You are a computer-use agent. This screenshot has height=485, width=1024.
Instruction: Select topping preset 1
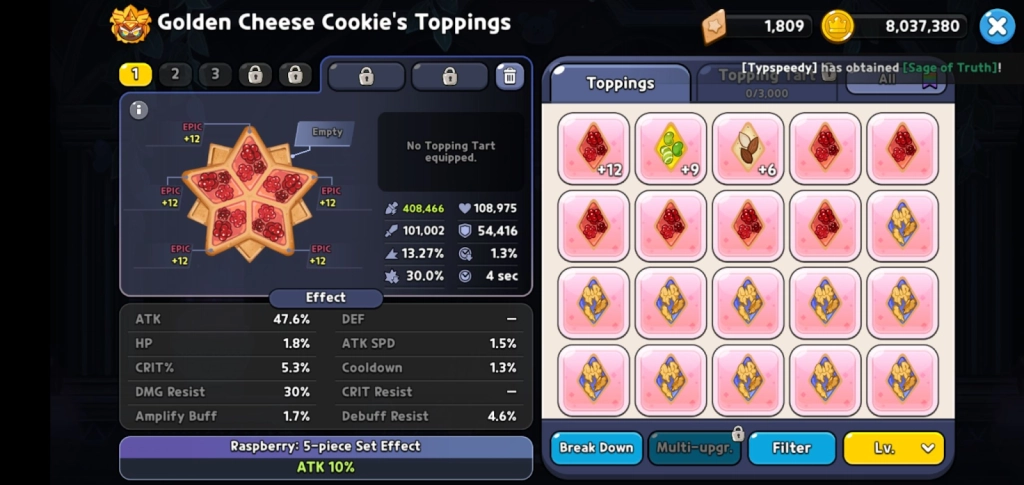pyautogui.click(x=135, y=75)
